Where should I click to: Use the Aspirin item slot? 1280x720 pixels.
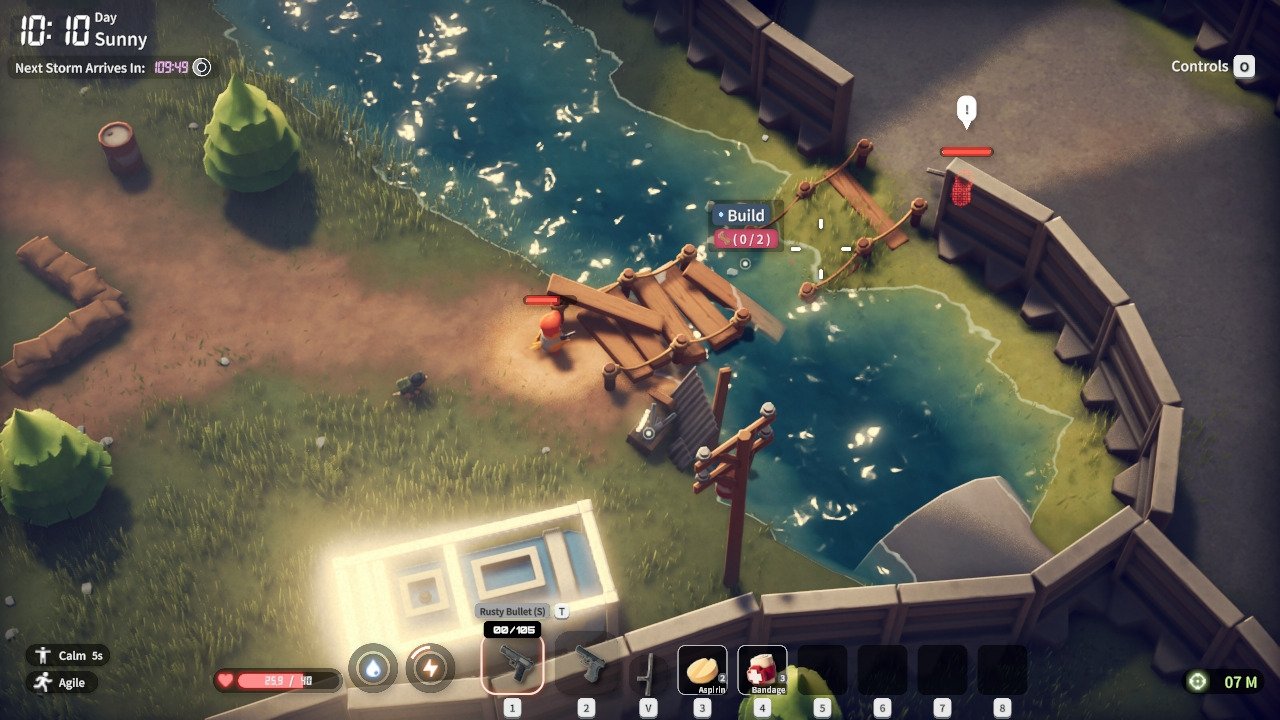[x=702, y=669]
